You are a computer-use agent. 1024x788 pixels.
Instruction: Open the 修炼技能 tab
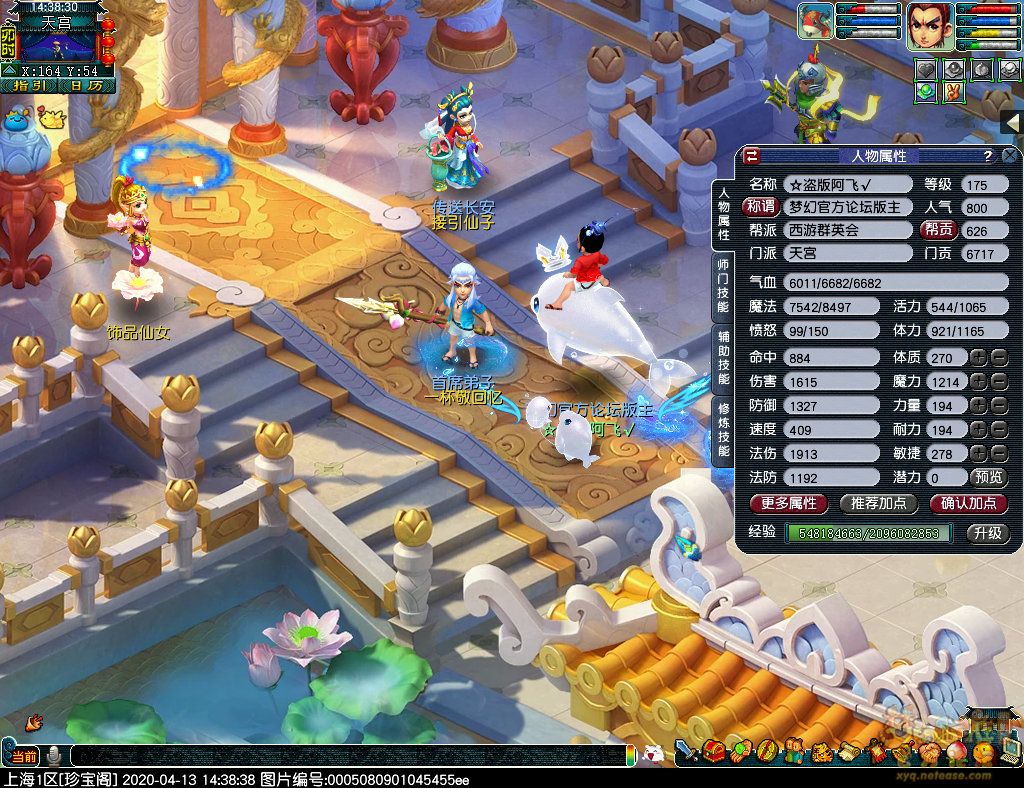pos(723,430)
